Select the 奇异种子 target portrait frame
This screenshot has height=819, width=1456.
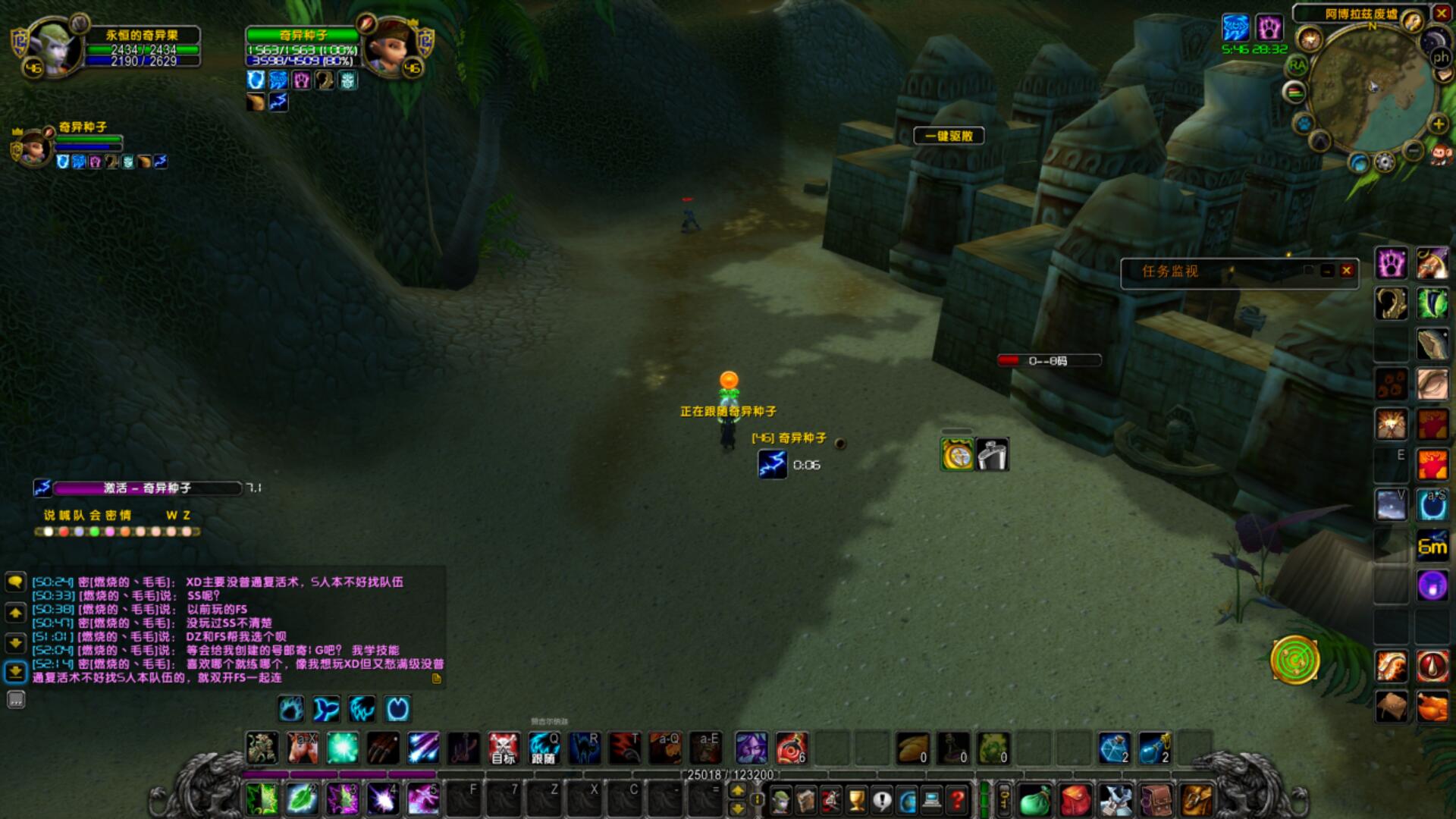[391, 47]
